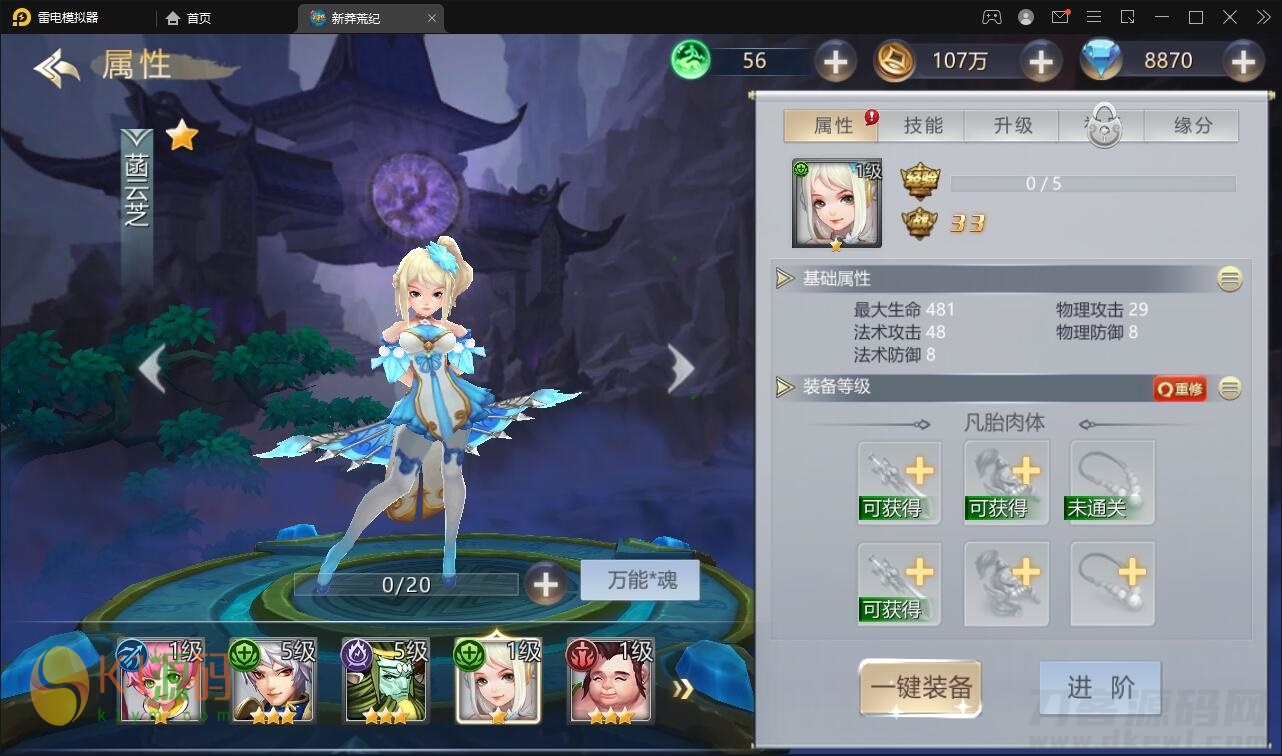This screenshot has height=756, width=1282.
Task: Expand the 基础属性 details list icon
Action: (1230, 279)
